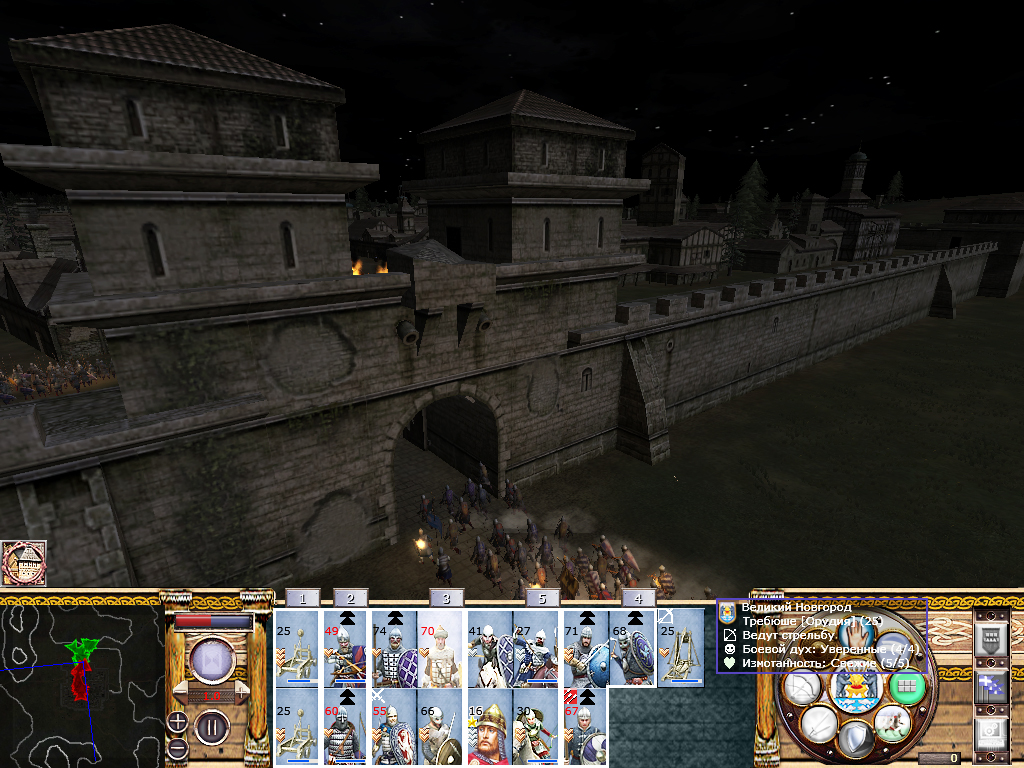Click the battle minimap
Screen dimensions: 1024x768
[82, 682]
